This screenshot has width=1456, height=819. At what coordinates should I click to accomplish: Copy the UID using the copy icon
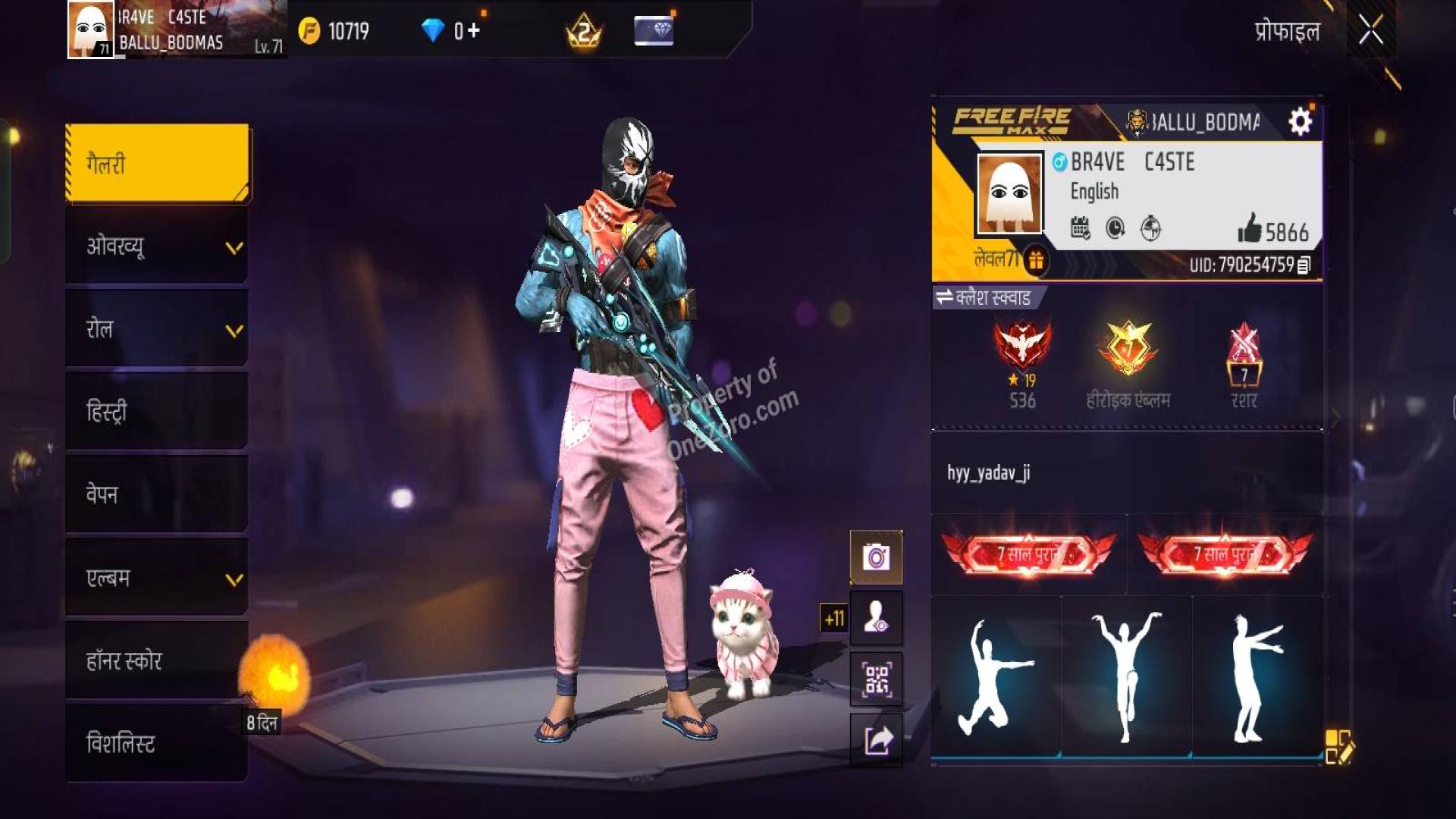(x=1304, y=265)
